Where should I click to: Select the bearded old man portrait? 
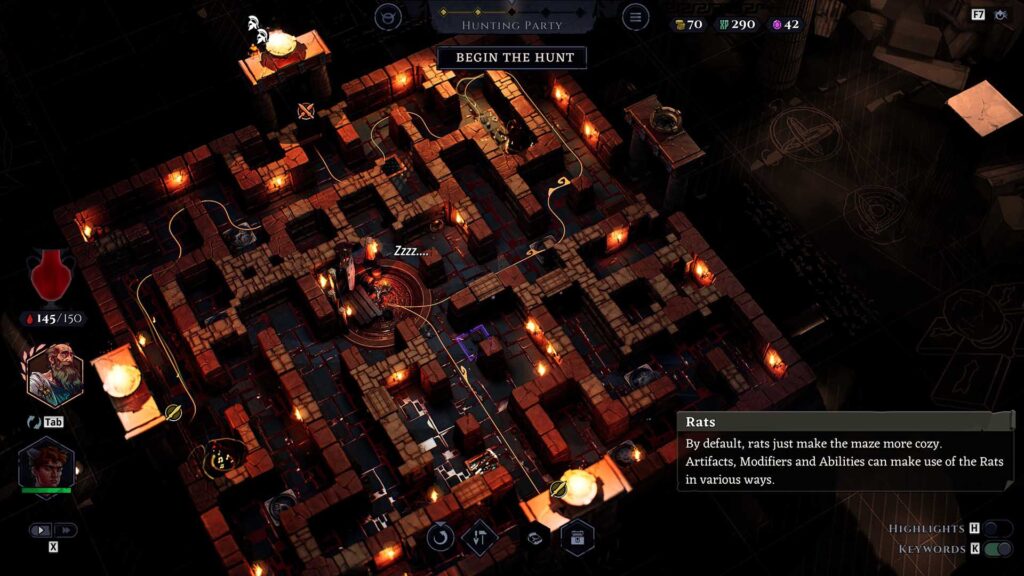55,374
